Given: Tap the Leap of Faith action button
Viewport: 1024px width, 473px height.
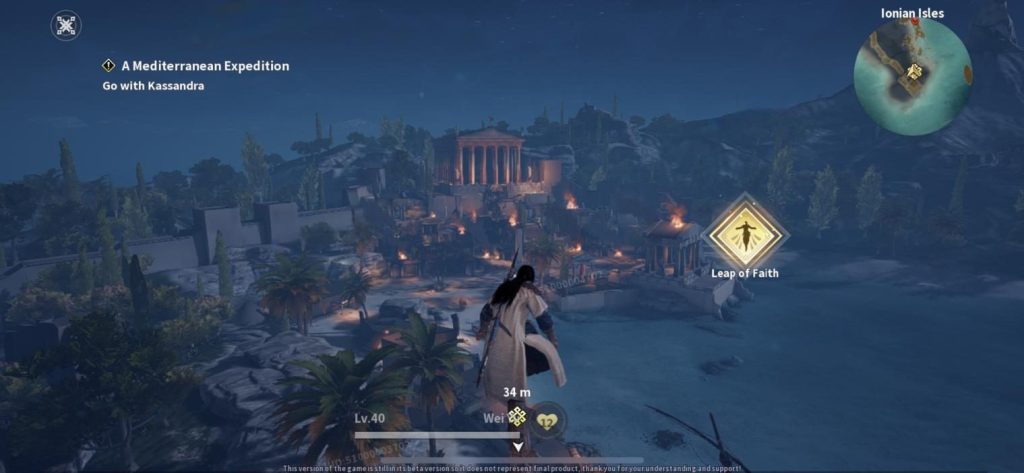Looking at the screenshot, I should pos(744,233).
